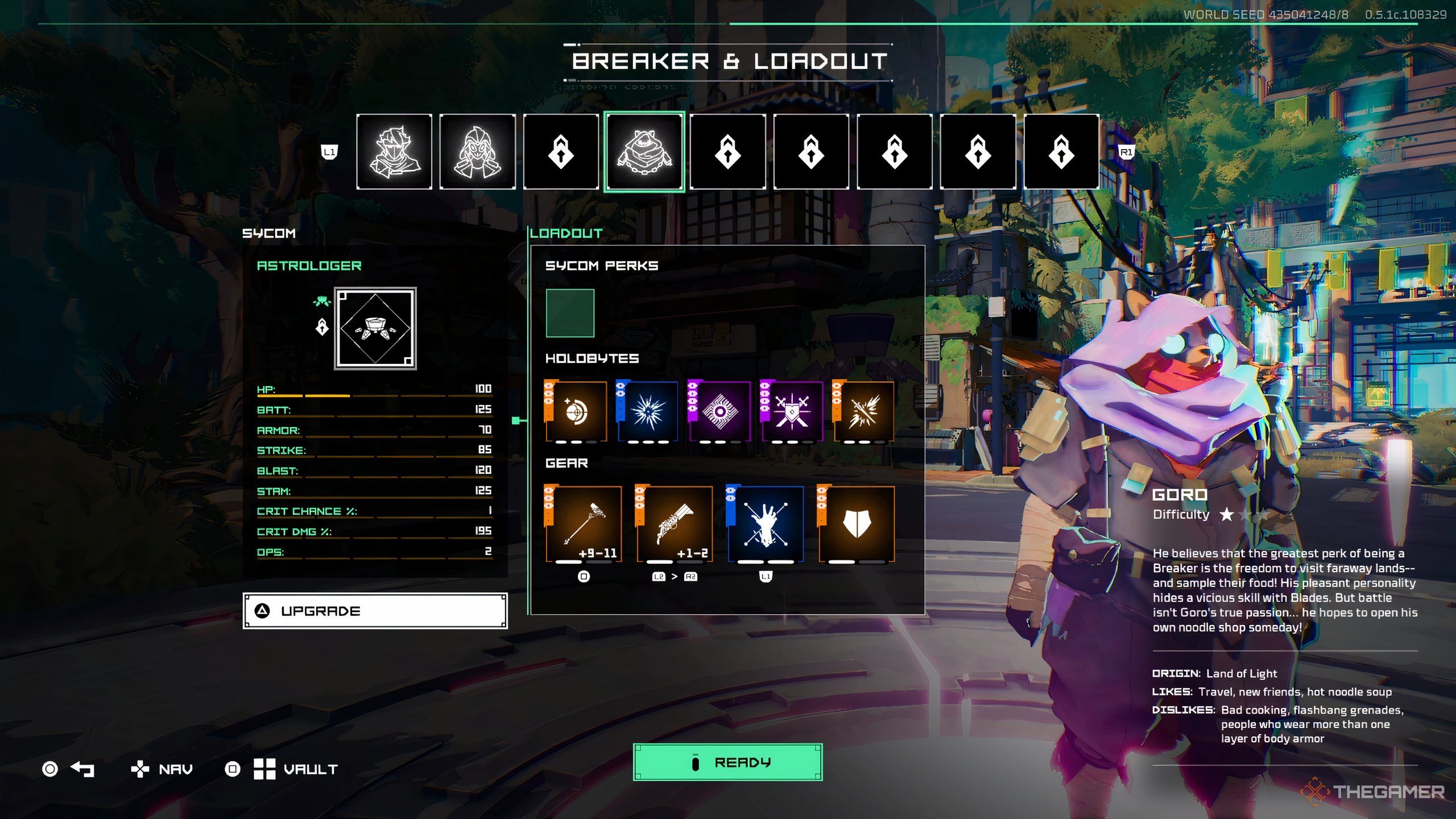This screenshot has width=1456, height=819.
Task: Open the Vault
Action: pyautogui.click(x=296, y=769)
